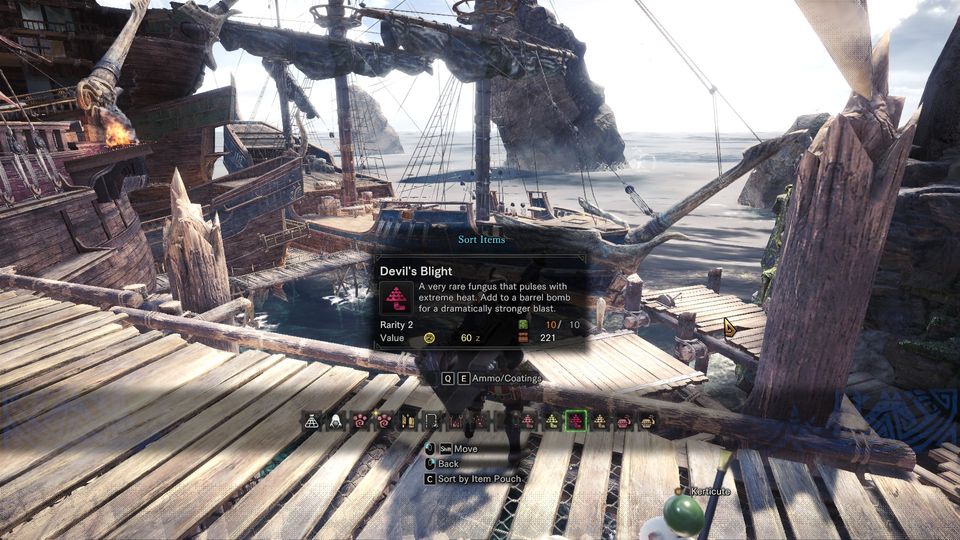
Task: Select the yellow barrel bomb slot
Action: coord(648,421)
